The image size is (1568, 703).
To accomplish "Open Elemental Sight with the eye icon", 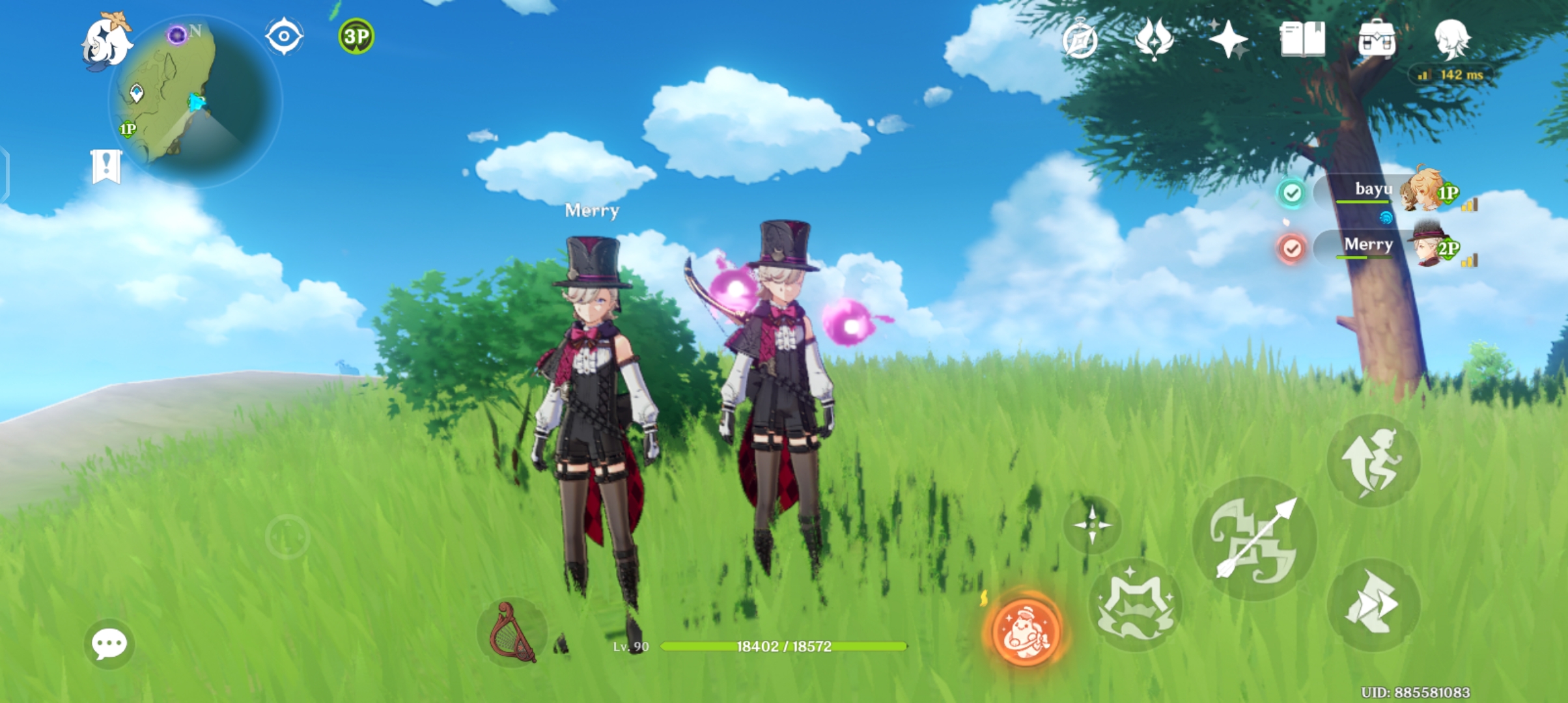I will point(283,36).
